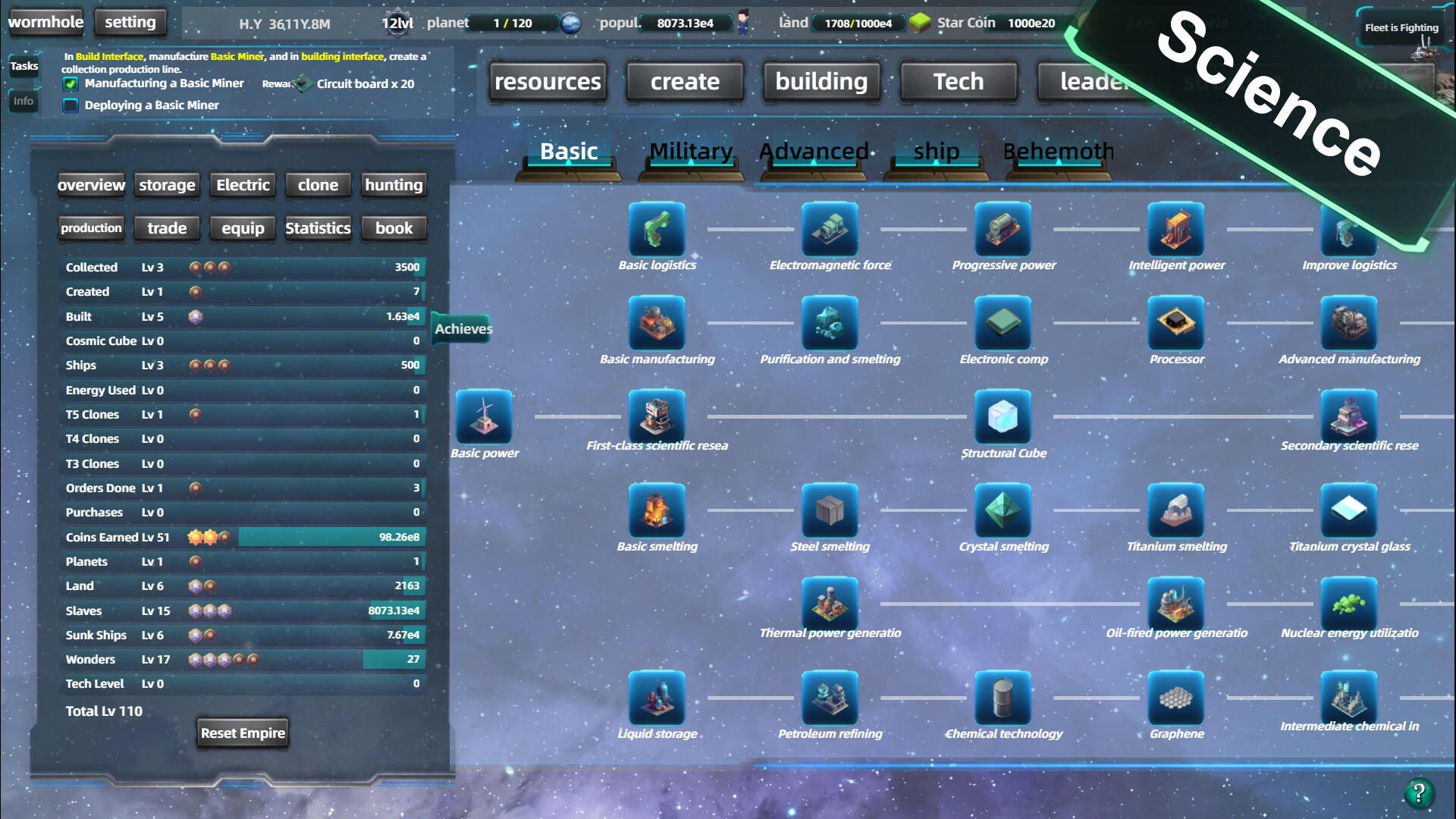Click the Basic power windmill icon
This screenshot has height=819, width=1456.
[x=485, y=417]
